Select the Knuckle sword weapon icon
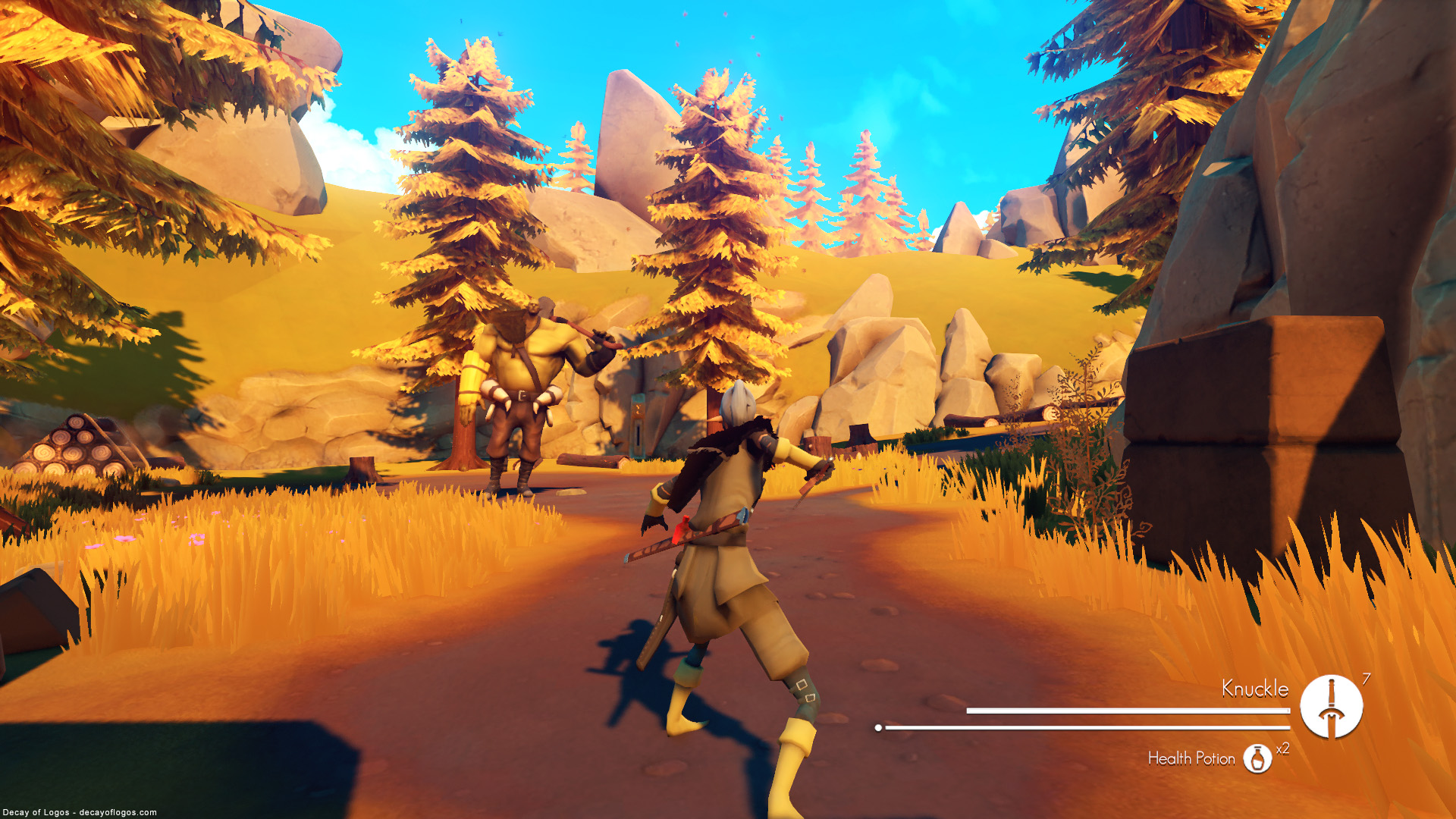The image size is (1456, 819). pos(1331,707)
